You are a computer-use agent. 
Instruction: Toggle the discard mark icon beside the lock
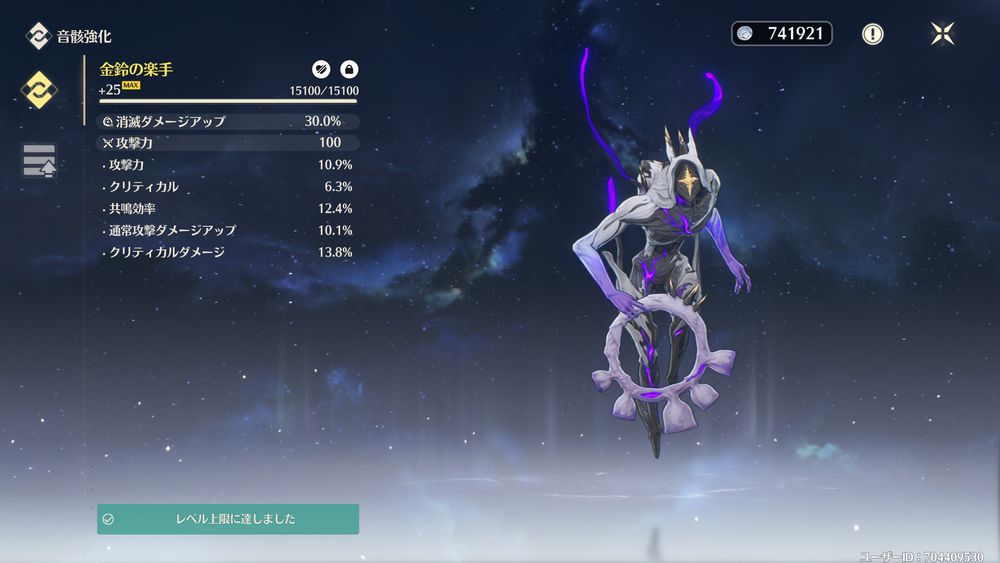coord(321,69)
